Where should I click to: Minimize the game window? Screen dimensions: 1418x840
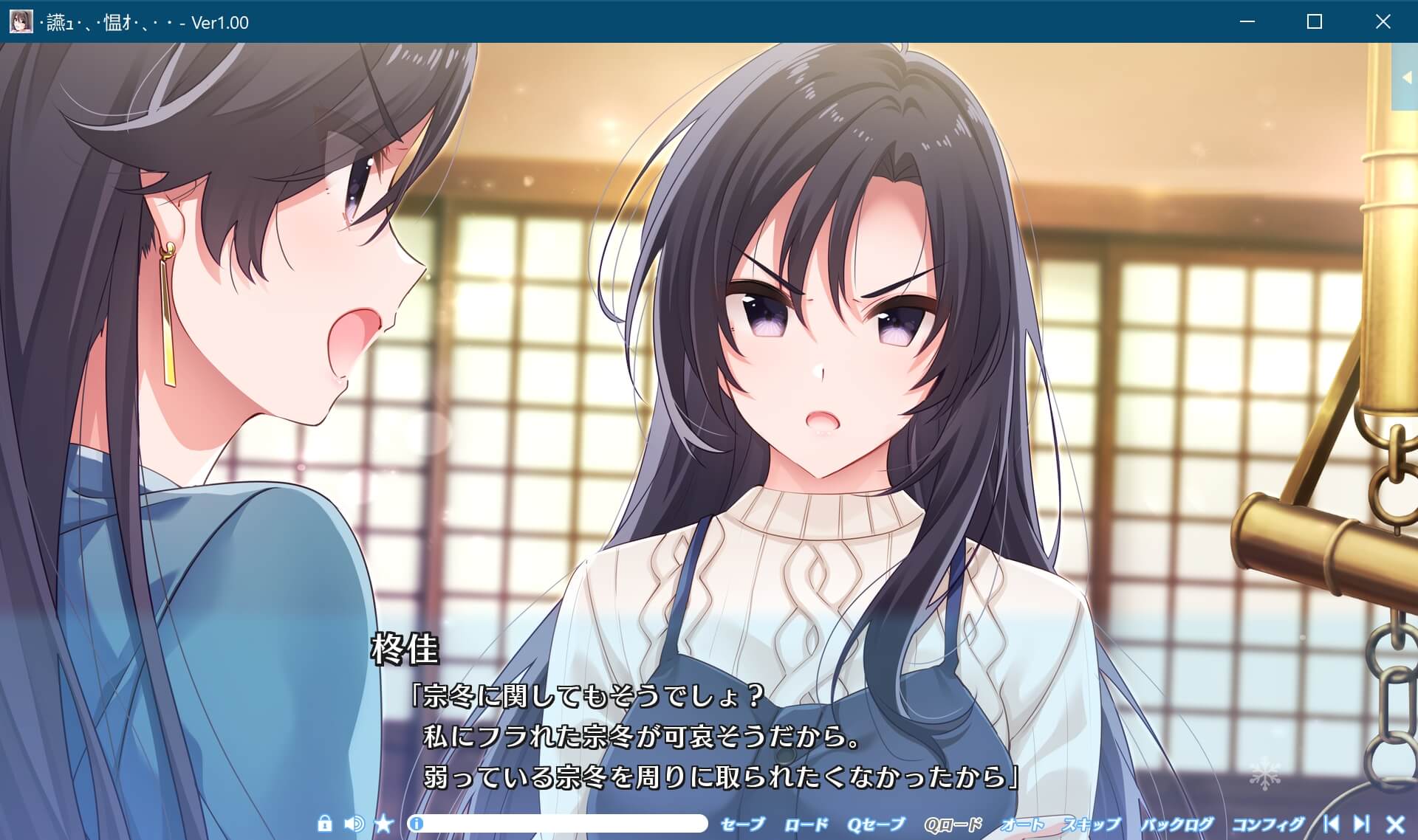[1247, 22]
